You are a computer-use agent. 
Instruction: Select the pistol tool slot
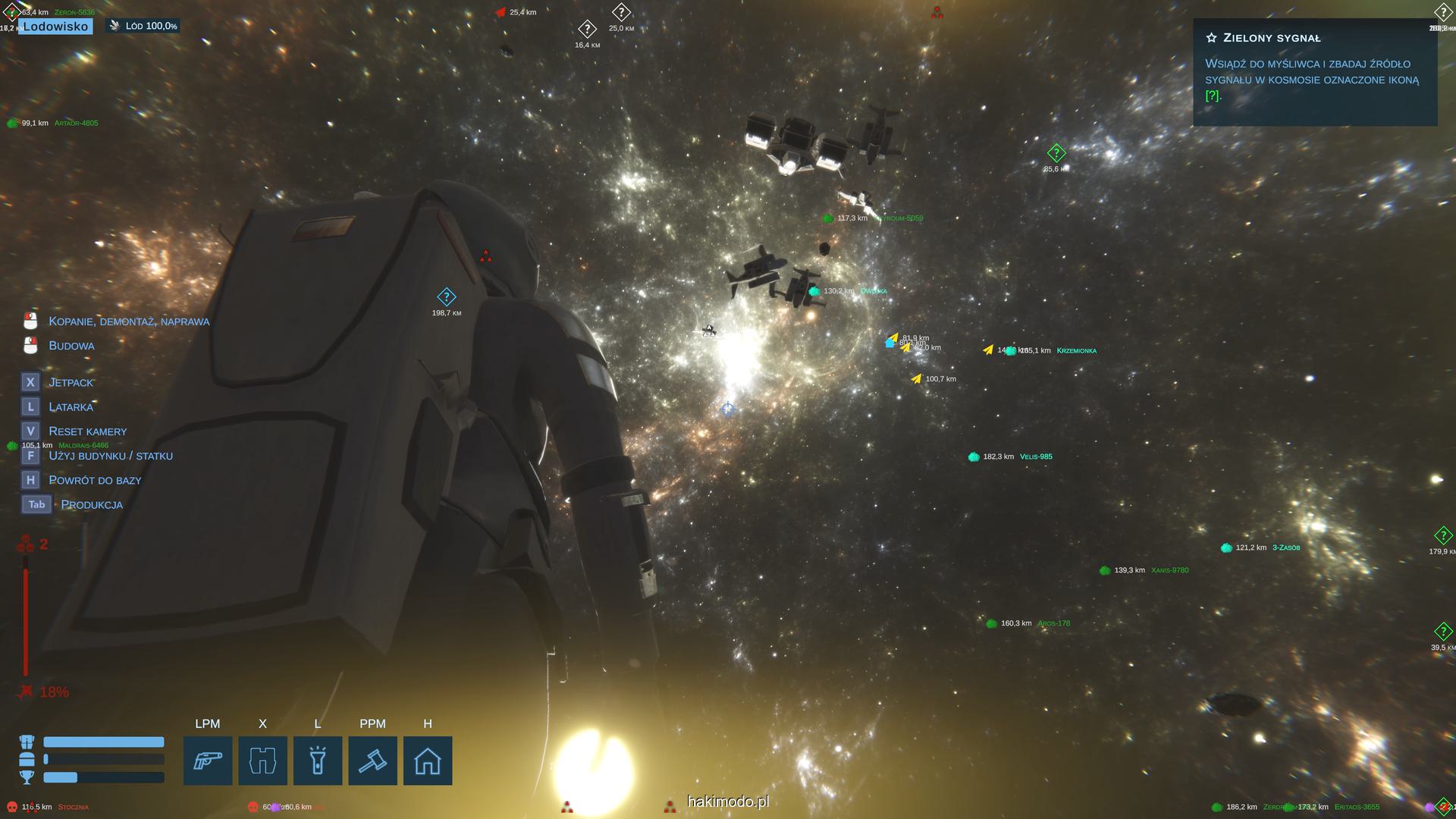pos(208,761)
